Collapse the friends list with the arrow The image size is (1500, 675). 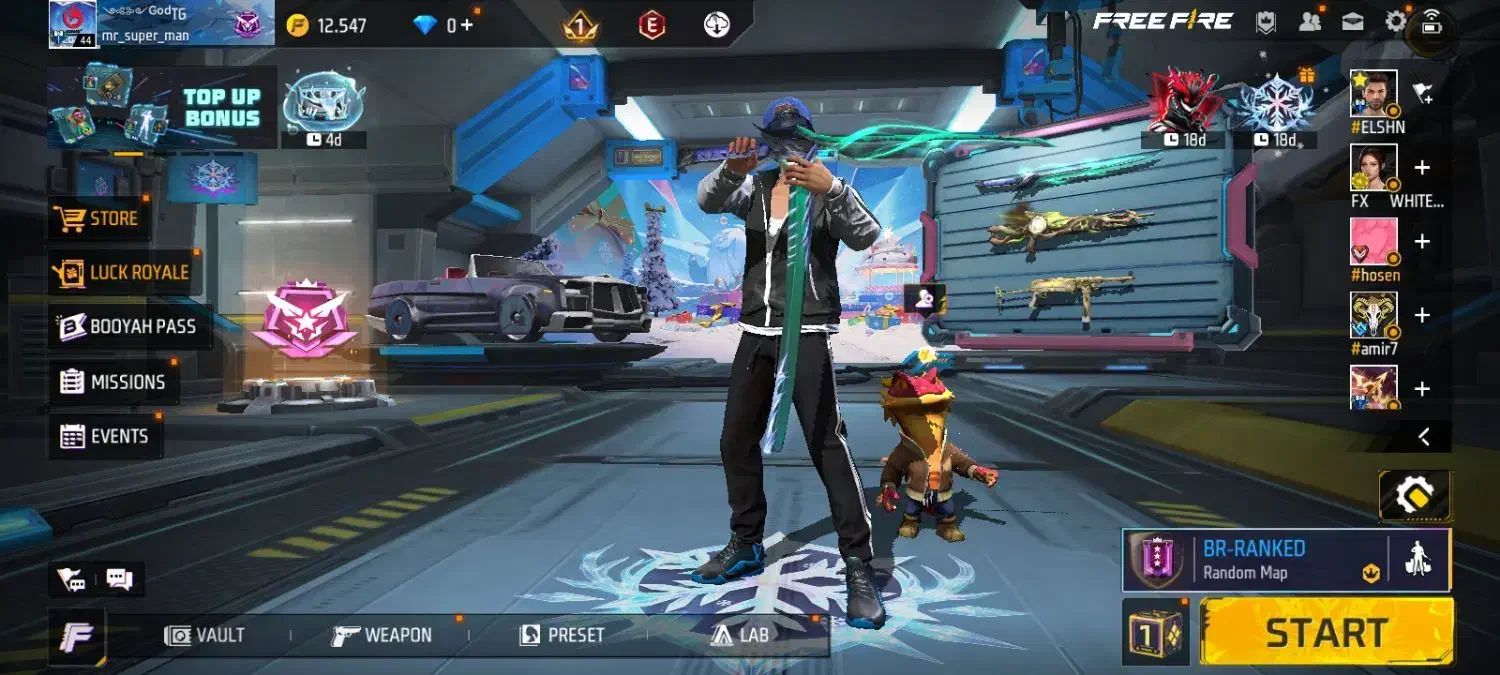coord(1424,436)
